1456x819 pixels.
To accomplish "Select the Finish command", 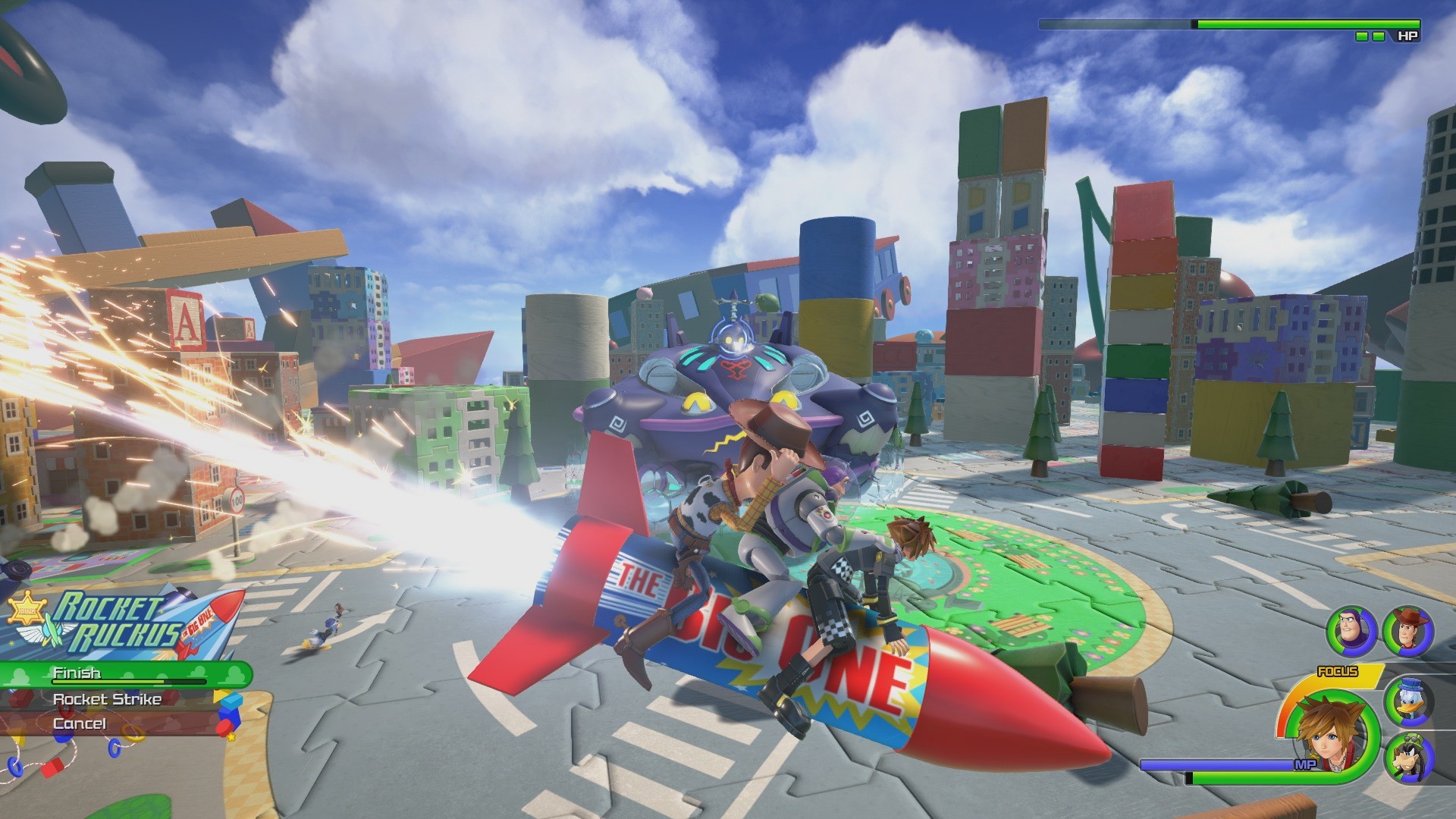I will pos(76,672).
